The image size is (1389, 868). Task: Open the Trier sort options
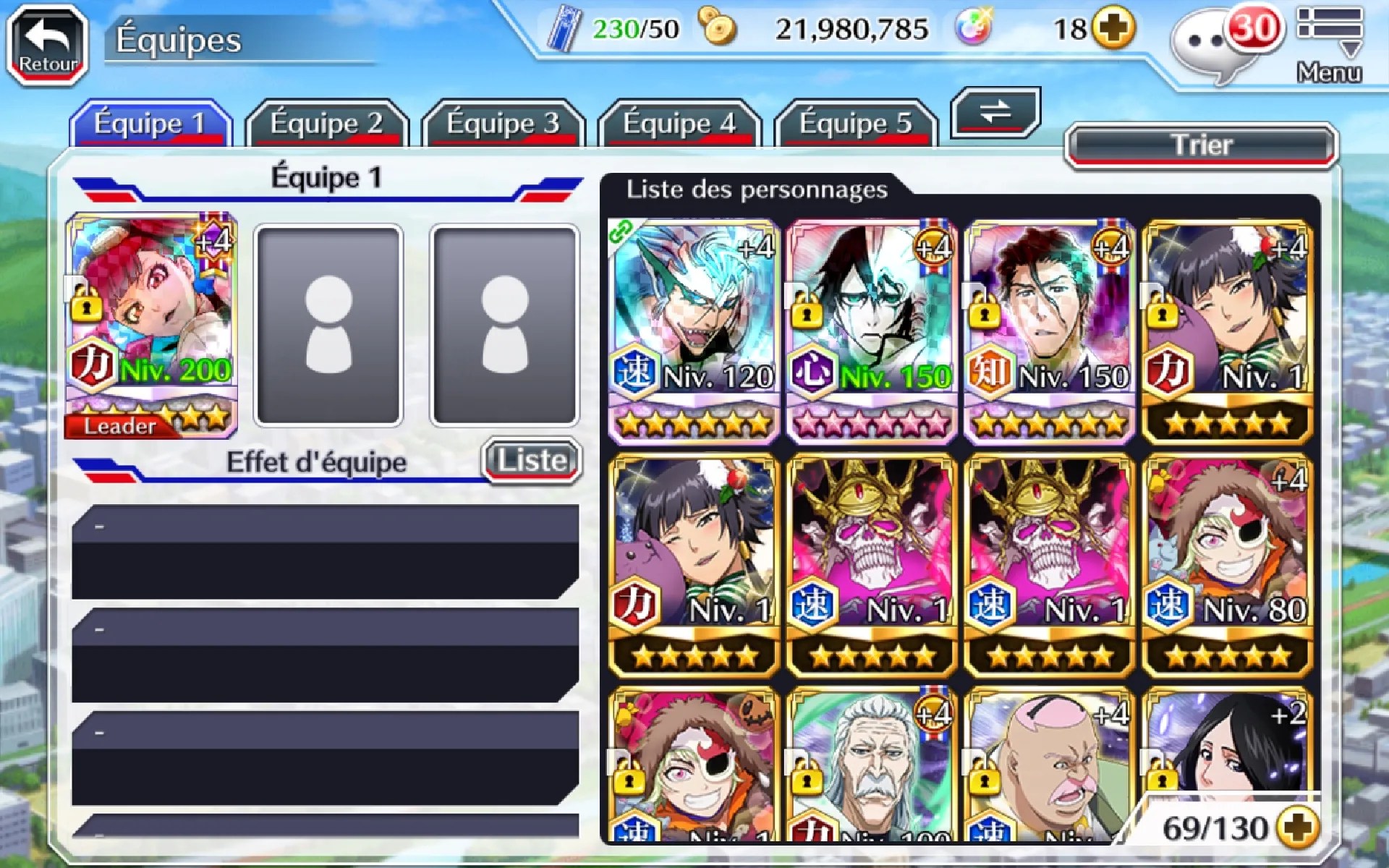(x=1201, y=145)
